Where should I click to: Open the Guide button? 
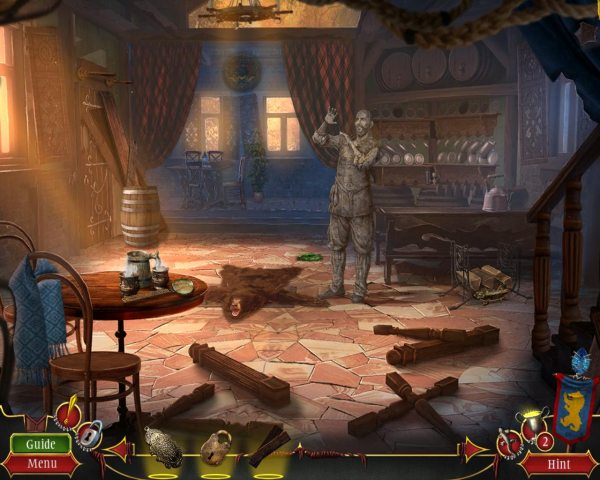coord(41,443)
